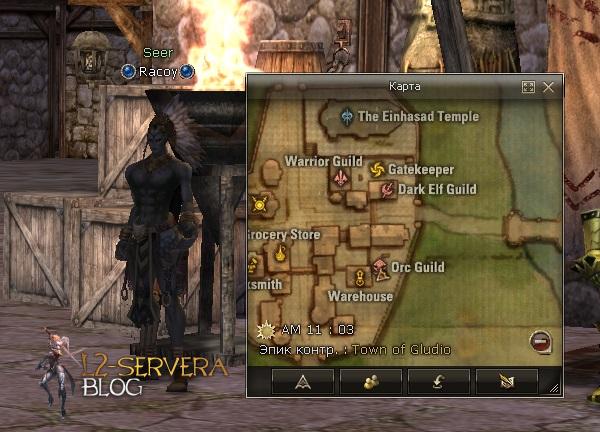Select the Einhasad Temple map marker
This screenshot has height=432, width=600.
pyautogui.click(x=347, y=116)
